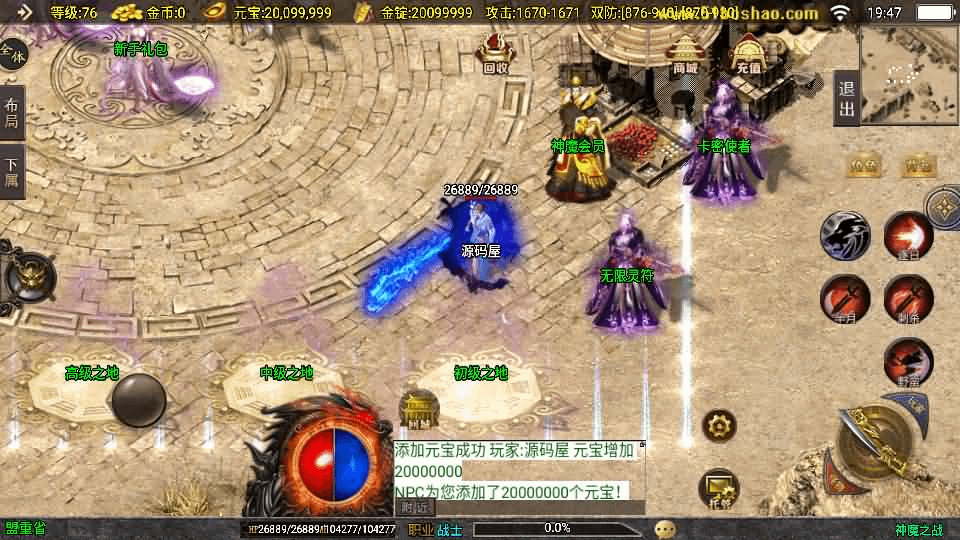Activate the 野蛮 charge skill
The height and width of the screenshot is (540, 960).
[x=908, y=362]
